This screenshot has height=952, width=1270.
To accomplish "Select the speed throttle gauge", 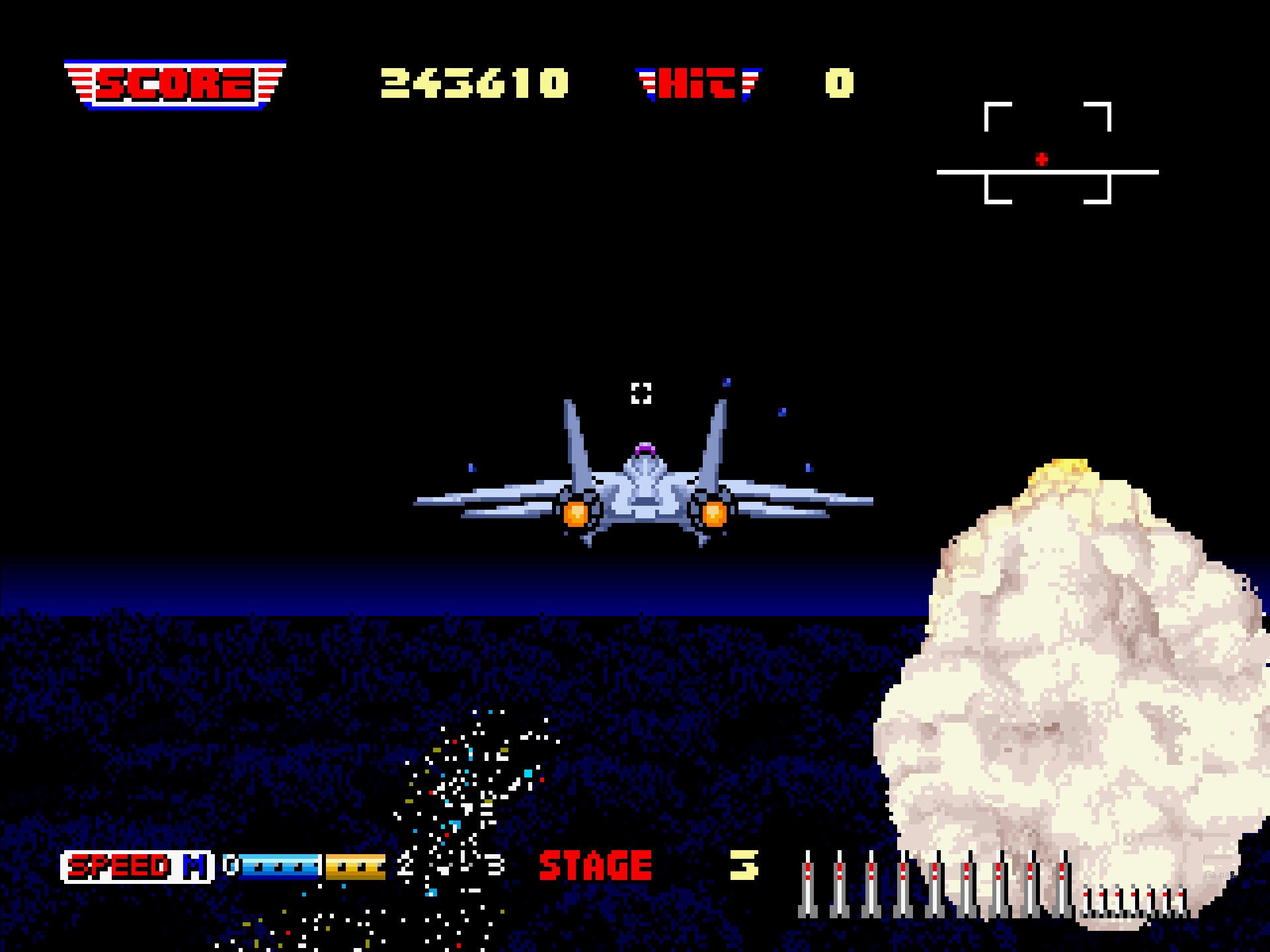I will click(312, 867).
